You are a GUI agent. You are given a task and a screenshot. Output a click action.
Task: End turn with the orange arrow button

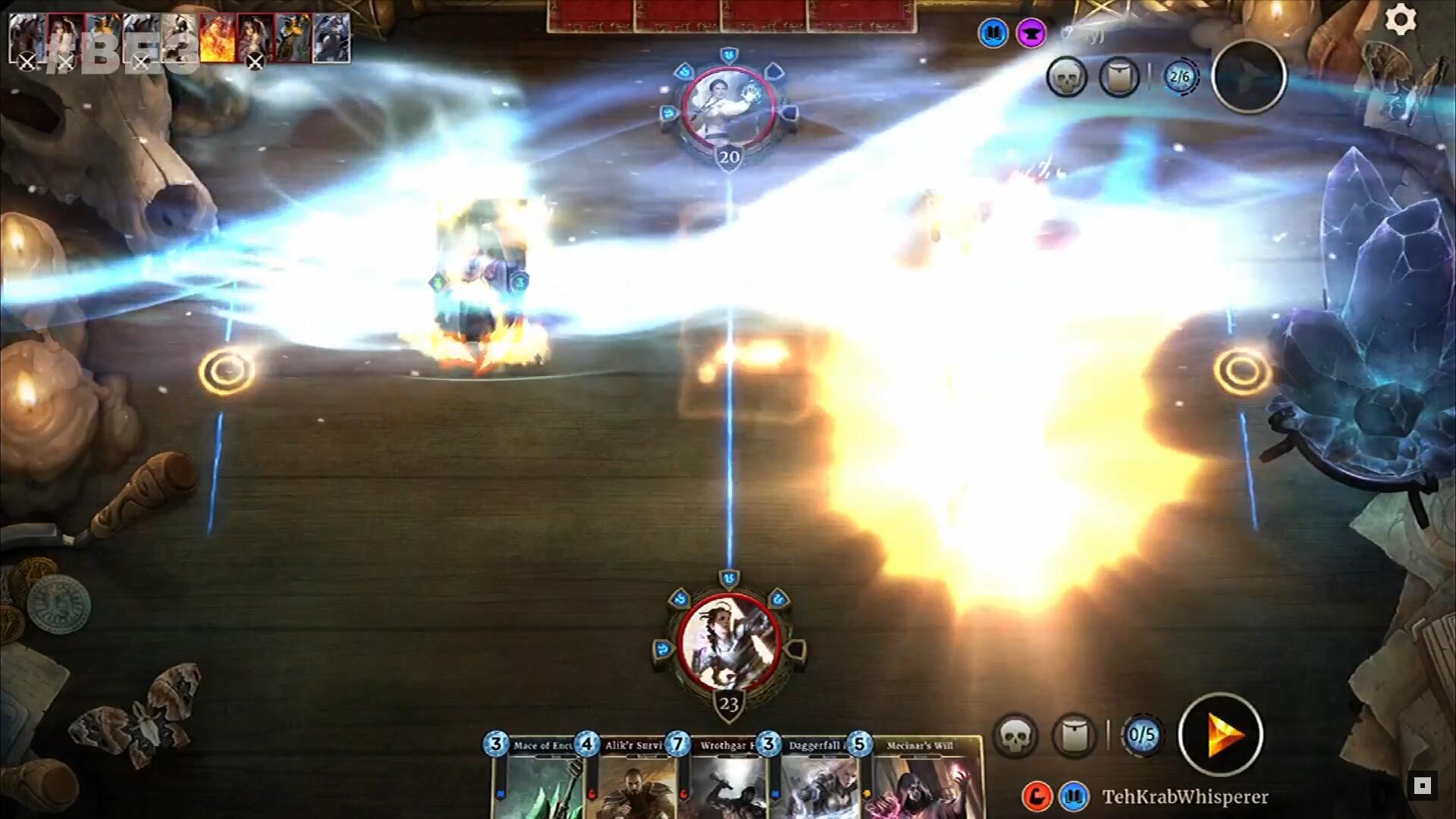point(1220,734)
